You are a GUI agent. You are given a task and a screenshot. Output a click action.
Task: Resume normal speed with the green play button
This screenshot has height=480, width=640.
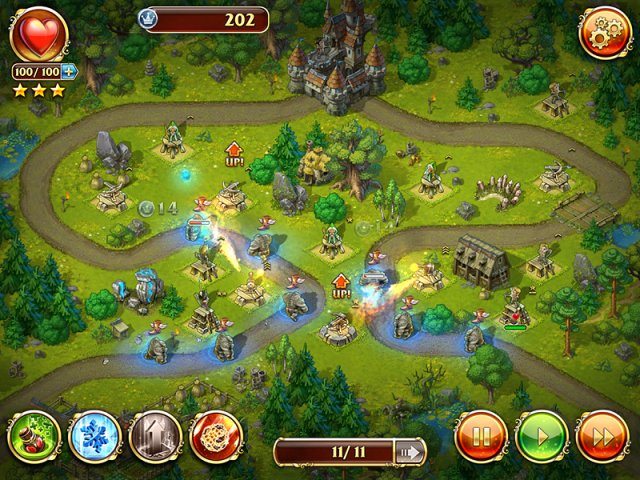(x=542, y=437)
